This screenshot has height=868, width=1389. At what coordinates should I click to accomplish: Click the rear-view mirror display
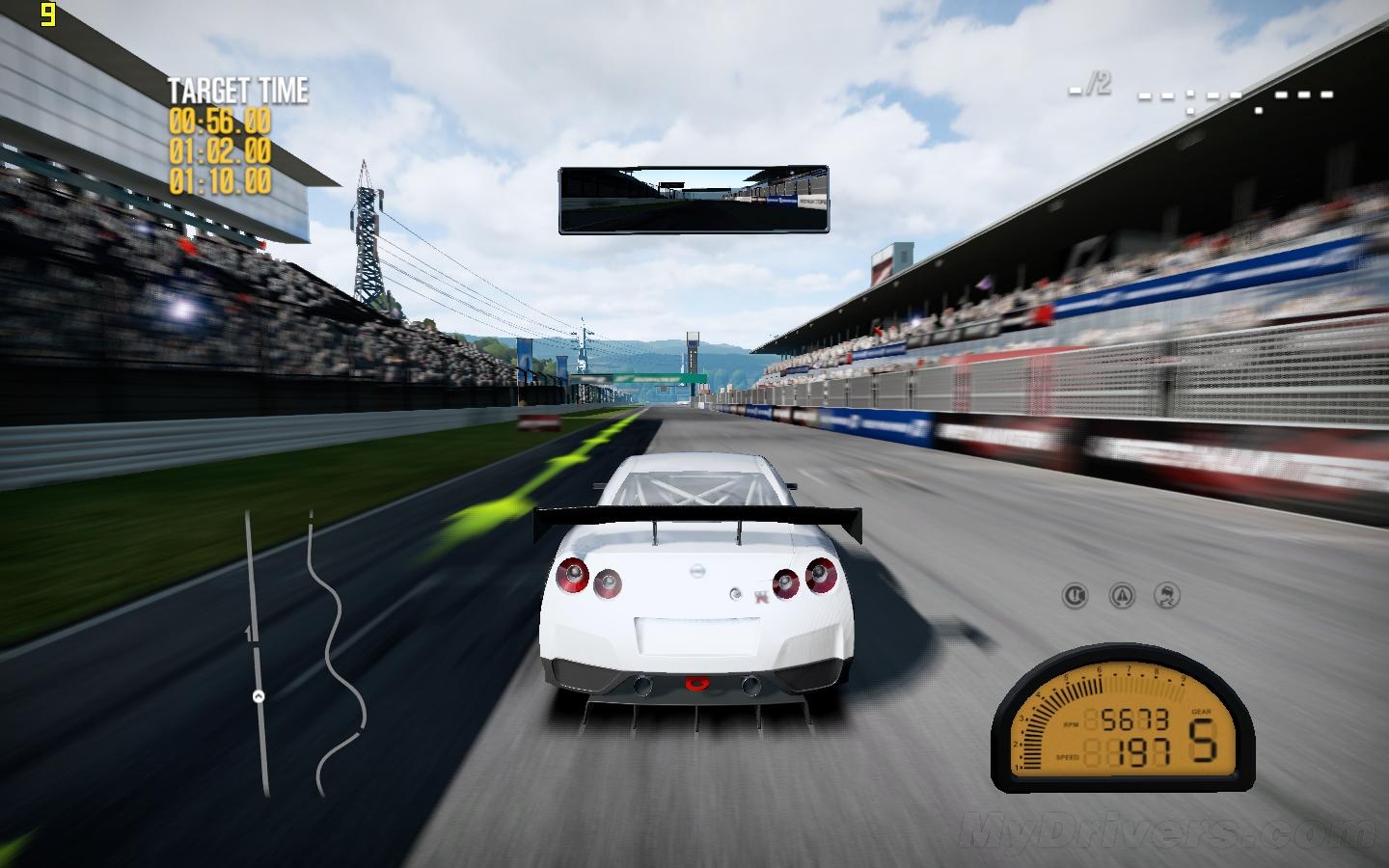pyautogui.click(x=694, y=200)
